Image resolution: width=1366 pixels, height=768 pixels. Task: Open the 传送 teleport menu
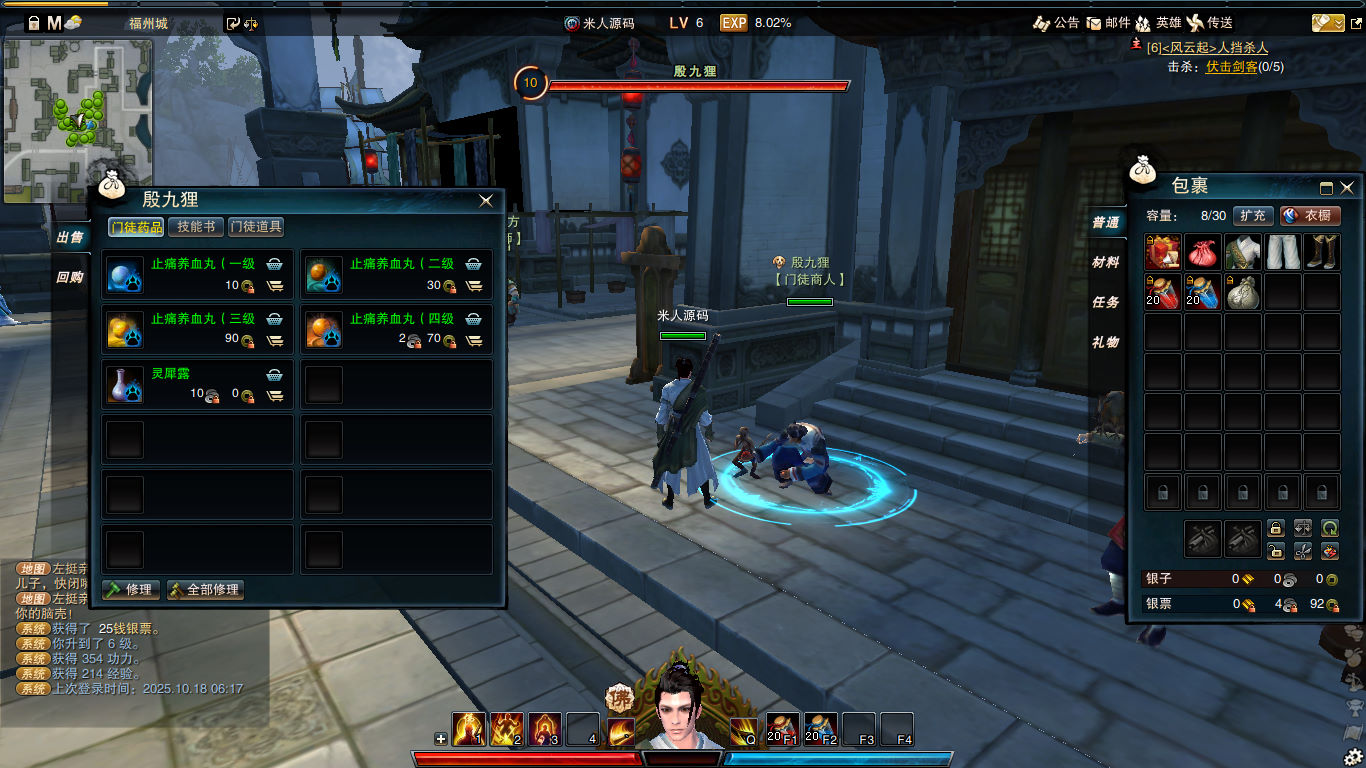pyautogui.click(x=1210, y=22)
